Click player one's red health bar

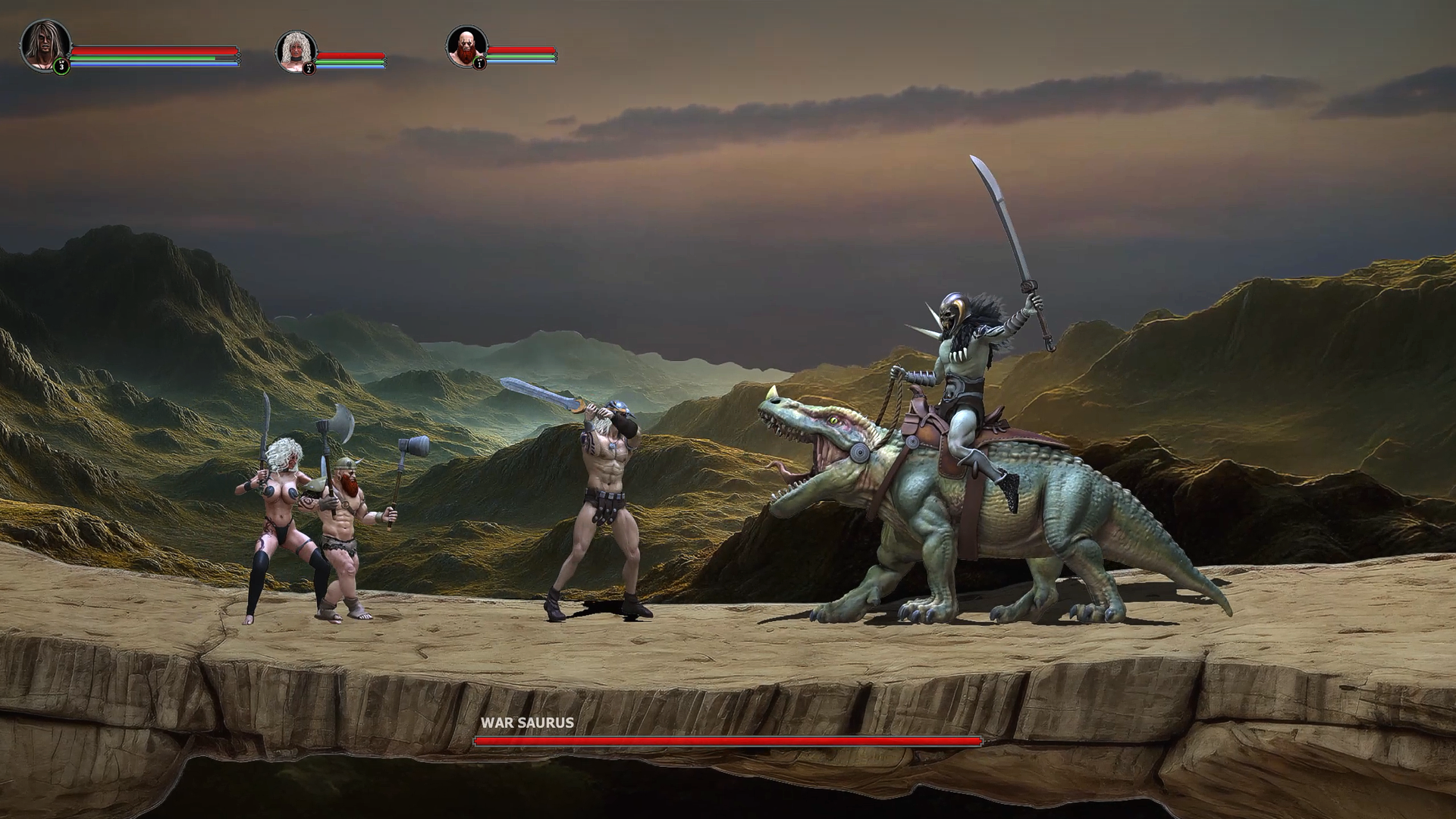(152, 51)
